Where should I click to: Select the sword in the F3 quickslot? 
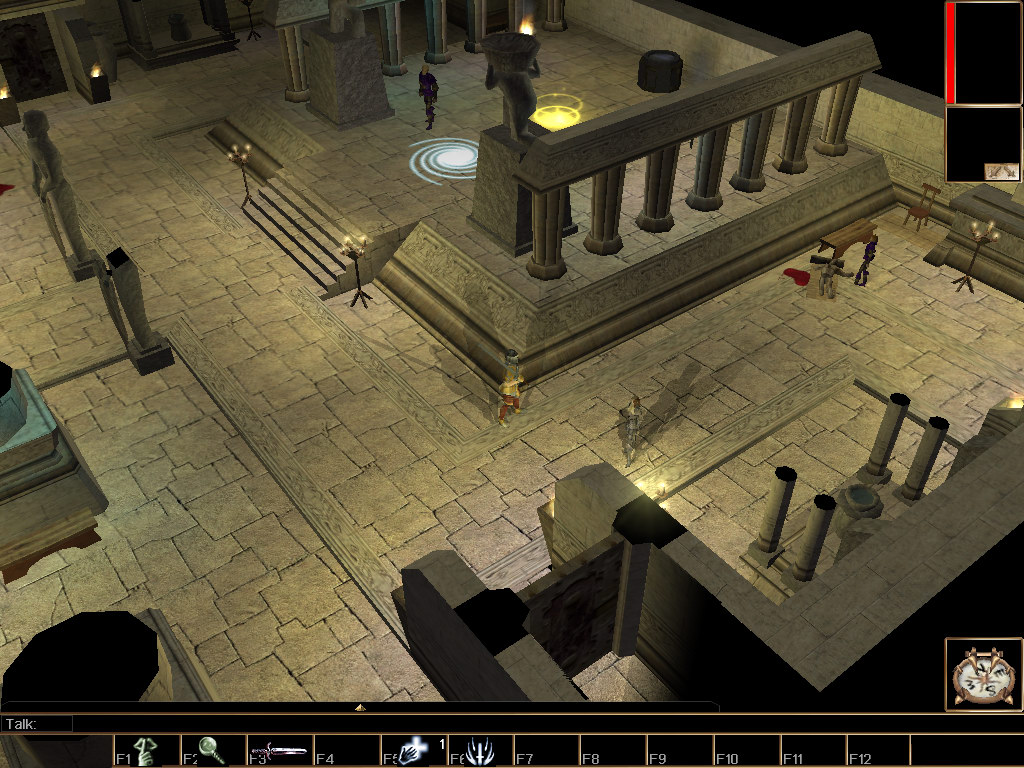pyautogui.click(x=279, y=751)
